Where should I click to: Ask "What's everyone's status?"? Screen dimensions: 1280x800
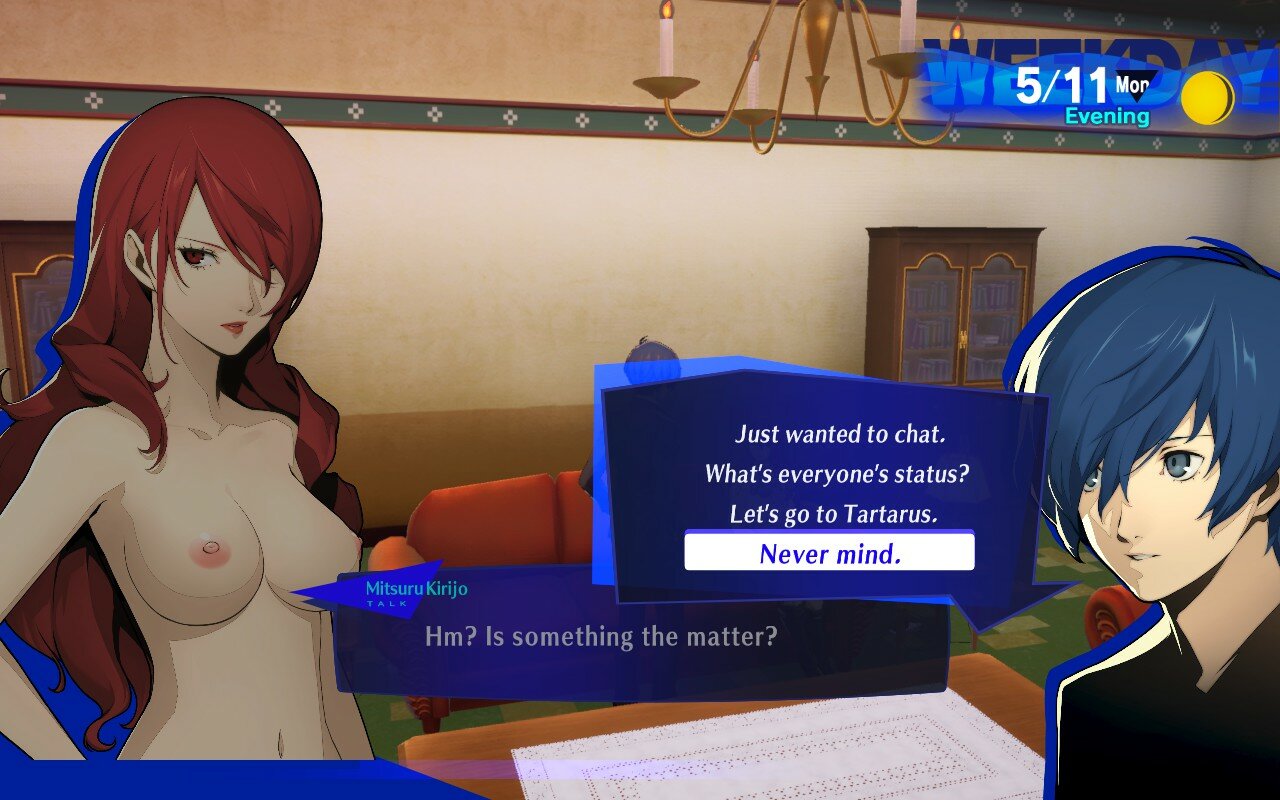coord(836,473)
